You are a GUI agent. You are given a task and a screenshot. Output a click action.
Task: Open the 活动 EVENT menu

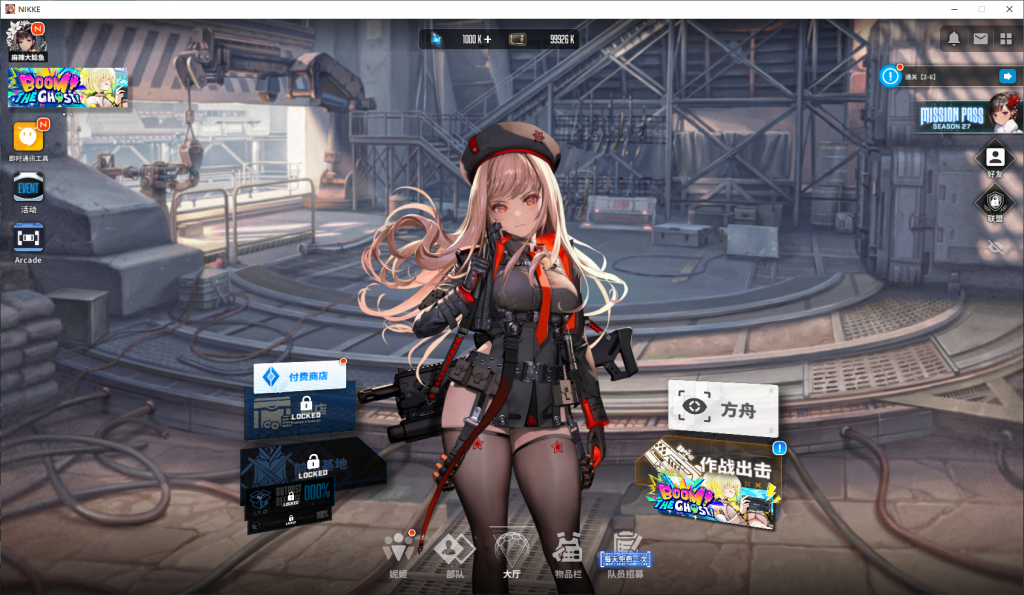[28, 189]
